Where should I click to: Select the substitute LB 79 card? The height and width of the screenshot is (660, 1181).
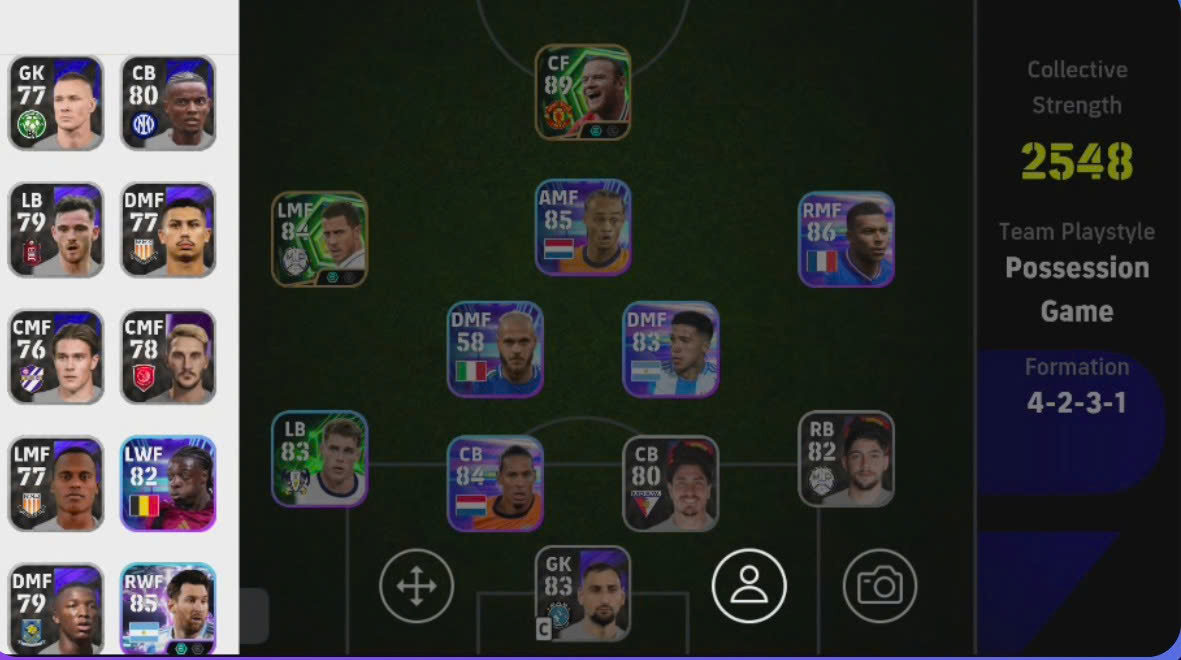coord(56,229)
